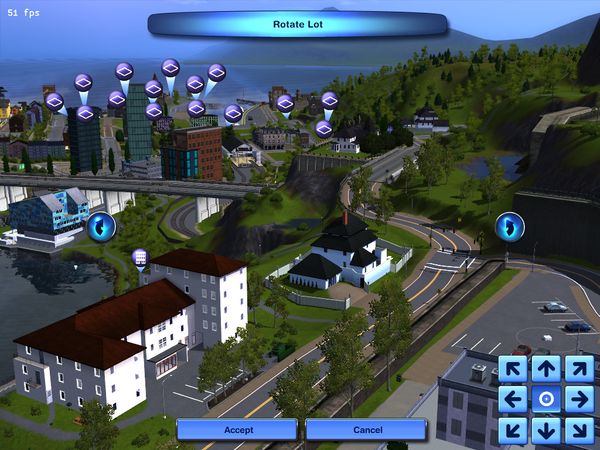
Task: Pan camera left using the left arrow
Action: tap(514, 399)
